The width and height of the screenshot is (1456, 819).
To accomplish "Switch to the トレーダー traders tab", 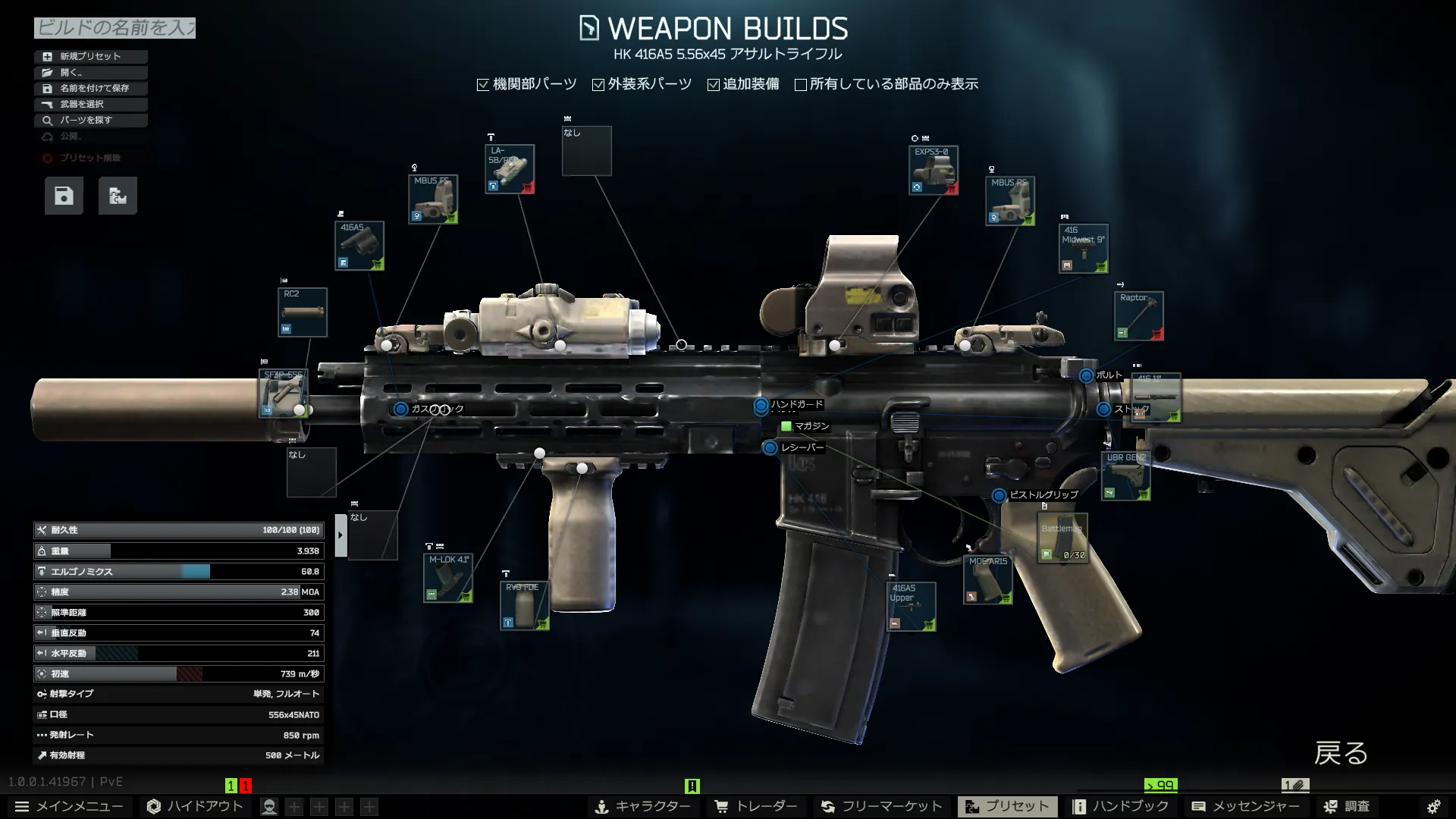I will pyautogui.click(x=756, y=806).
